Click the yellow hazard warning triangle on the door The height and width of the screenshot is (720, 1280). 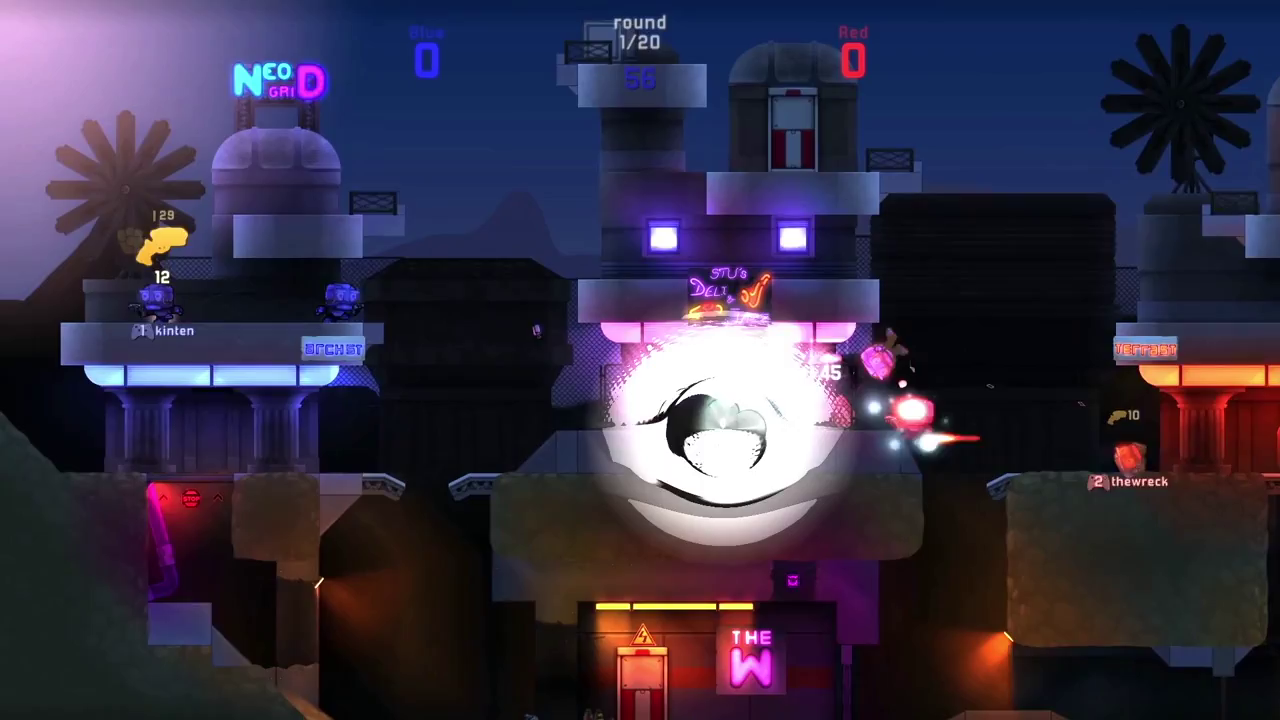coord(643,632)
